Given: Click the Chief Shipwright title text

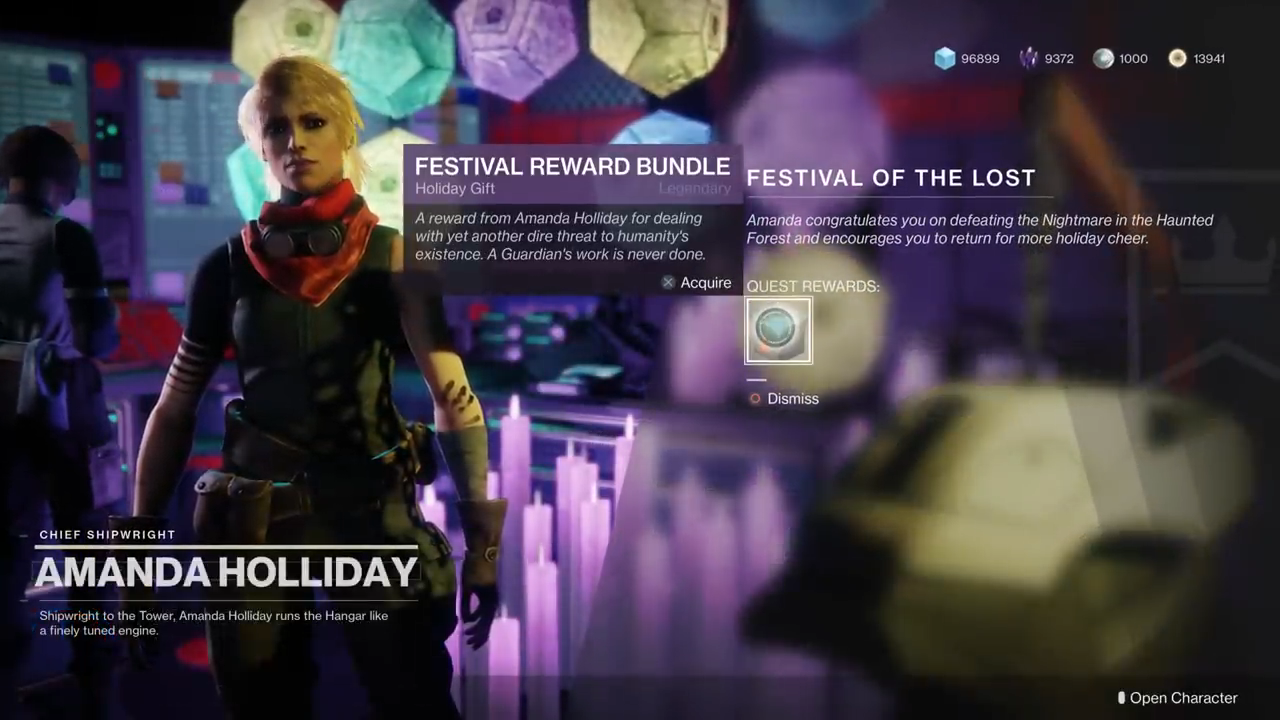Looking at the screenshot, I should pos(107,535).
